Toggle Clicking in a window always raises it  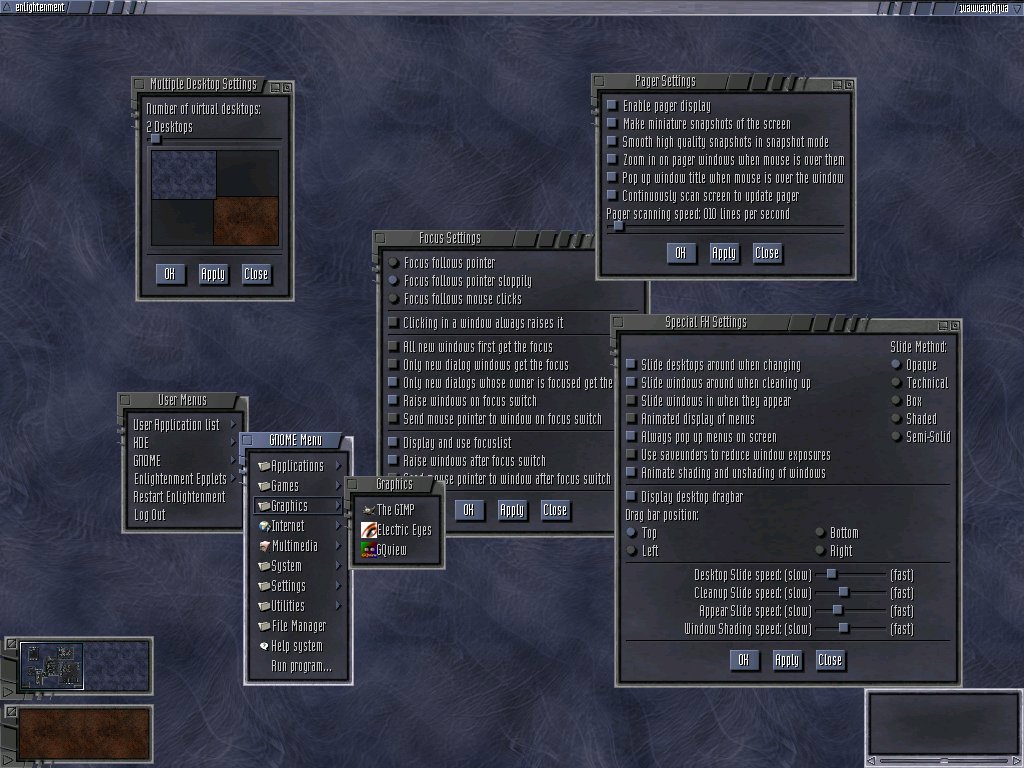tap(393, 323)
